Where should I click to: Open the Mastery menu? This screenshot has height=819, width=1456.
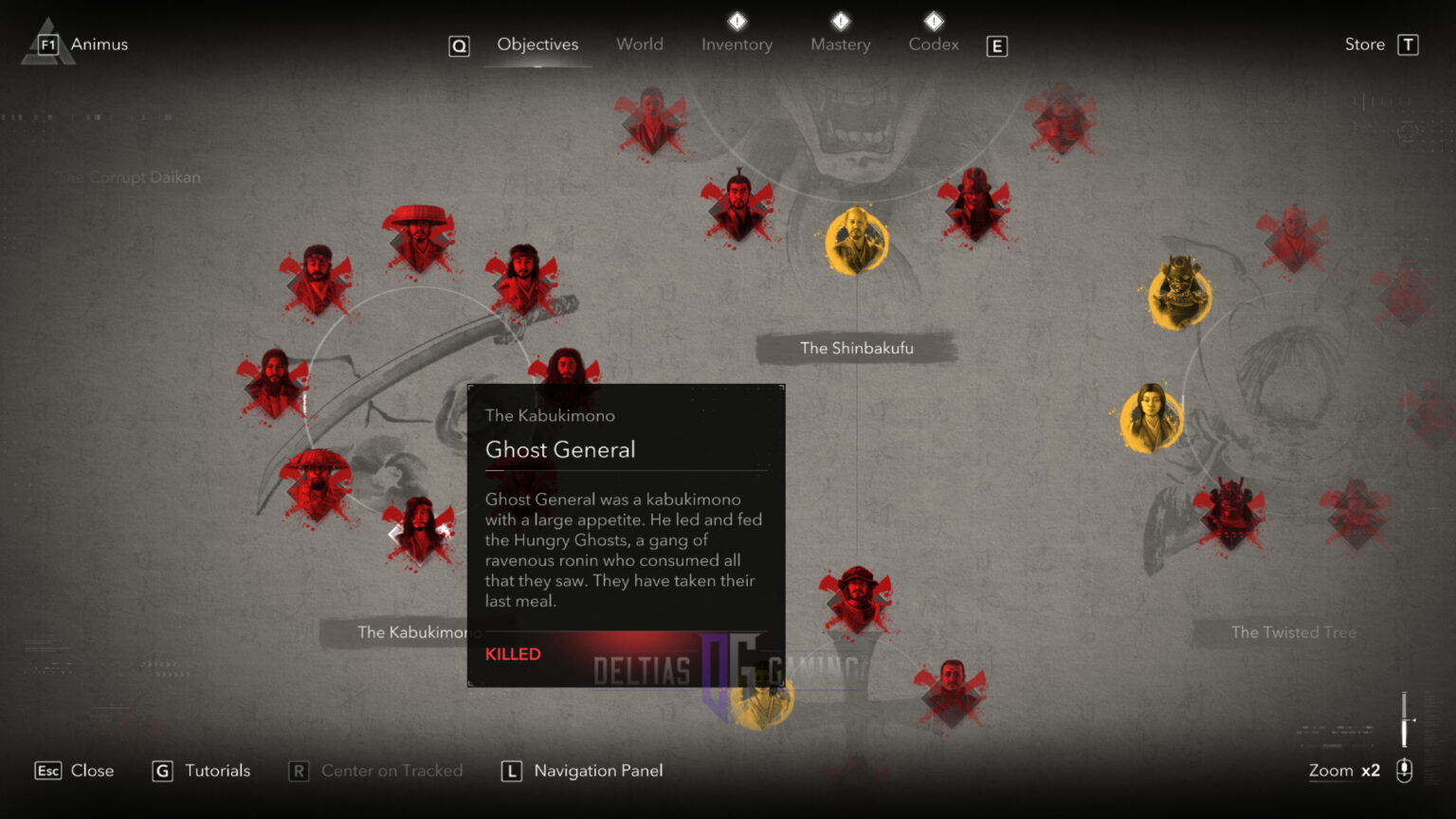tap(840, 44)
